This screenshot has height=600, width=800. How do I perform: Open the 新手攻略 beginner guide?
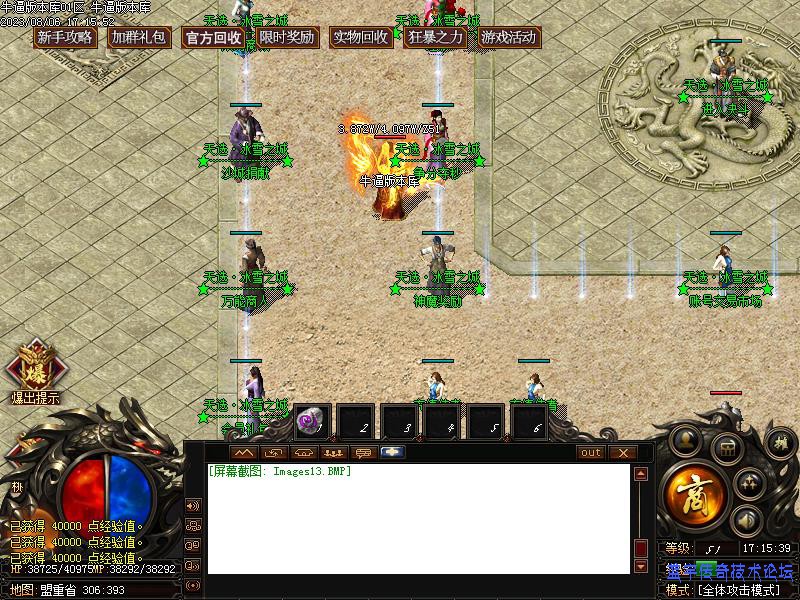tap(65, 38)
